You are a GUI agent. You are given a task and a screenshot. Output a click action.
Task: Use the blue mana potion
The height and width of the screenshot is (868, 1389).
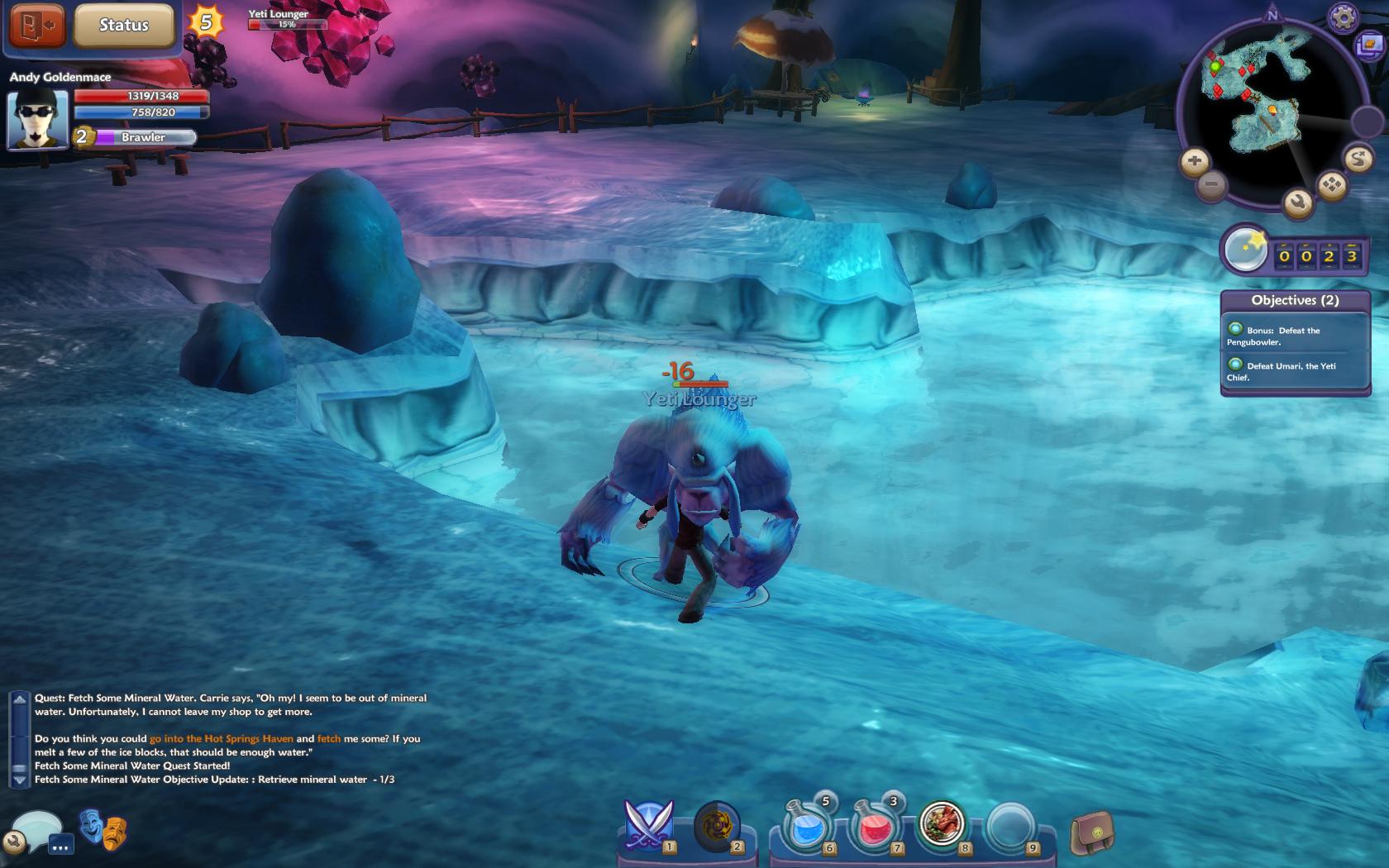tap(806, 826)
